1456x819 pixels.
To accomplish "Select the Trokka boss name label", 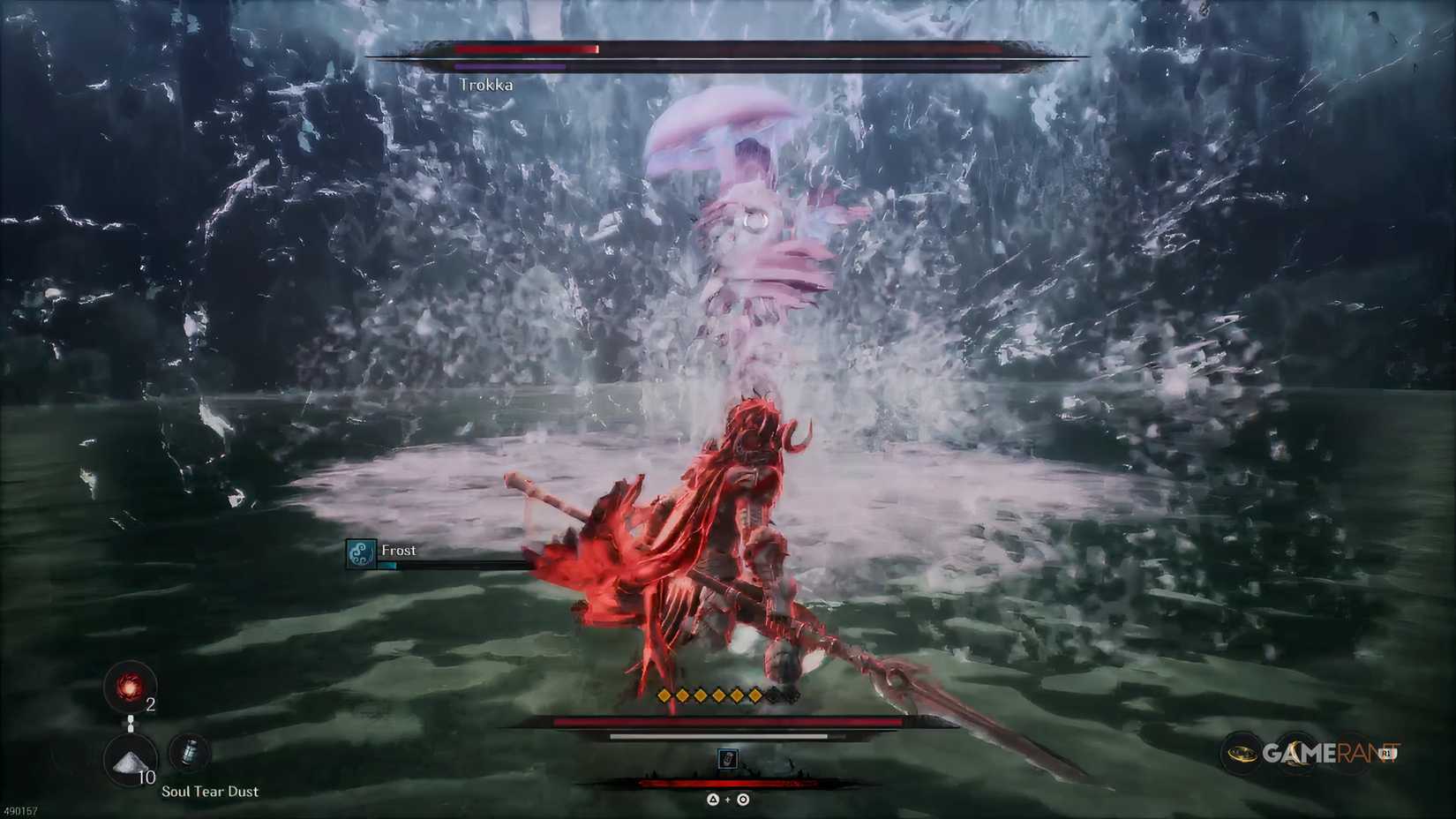I will coord(486,85).
